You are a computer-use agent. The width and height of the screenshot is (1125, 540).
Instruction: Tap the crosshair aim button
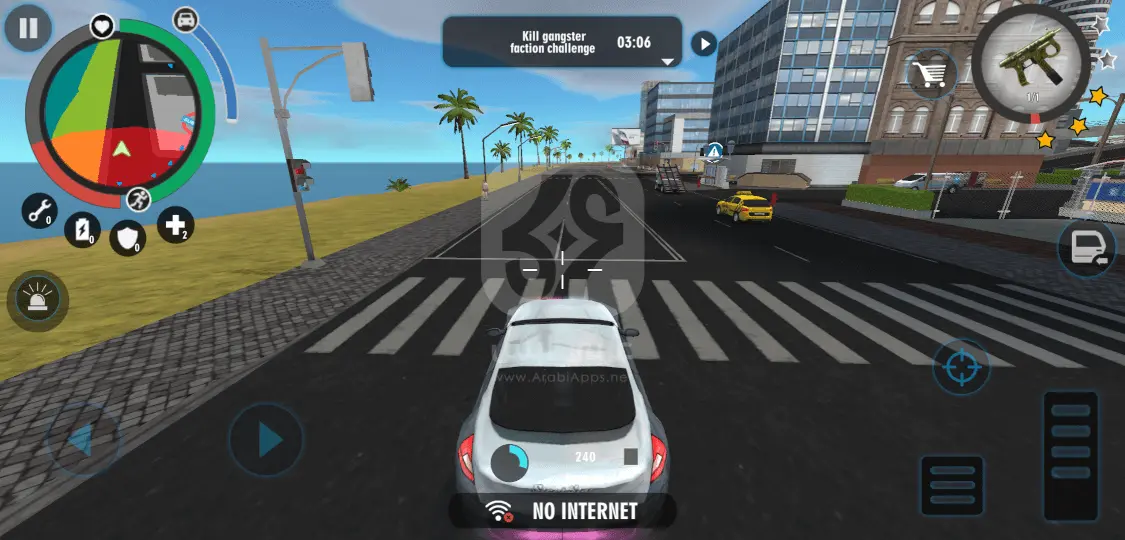tap(961, 368)
